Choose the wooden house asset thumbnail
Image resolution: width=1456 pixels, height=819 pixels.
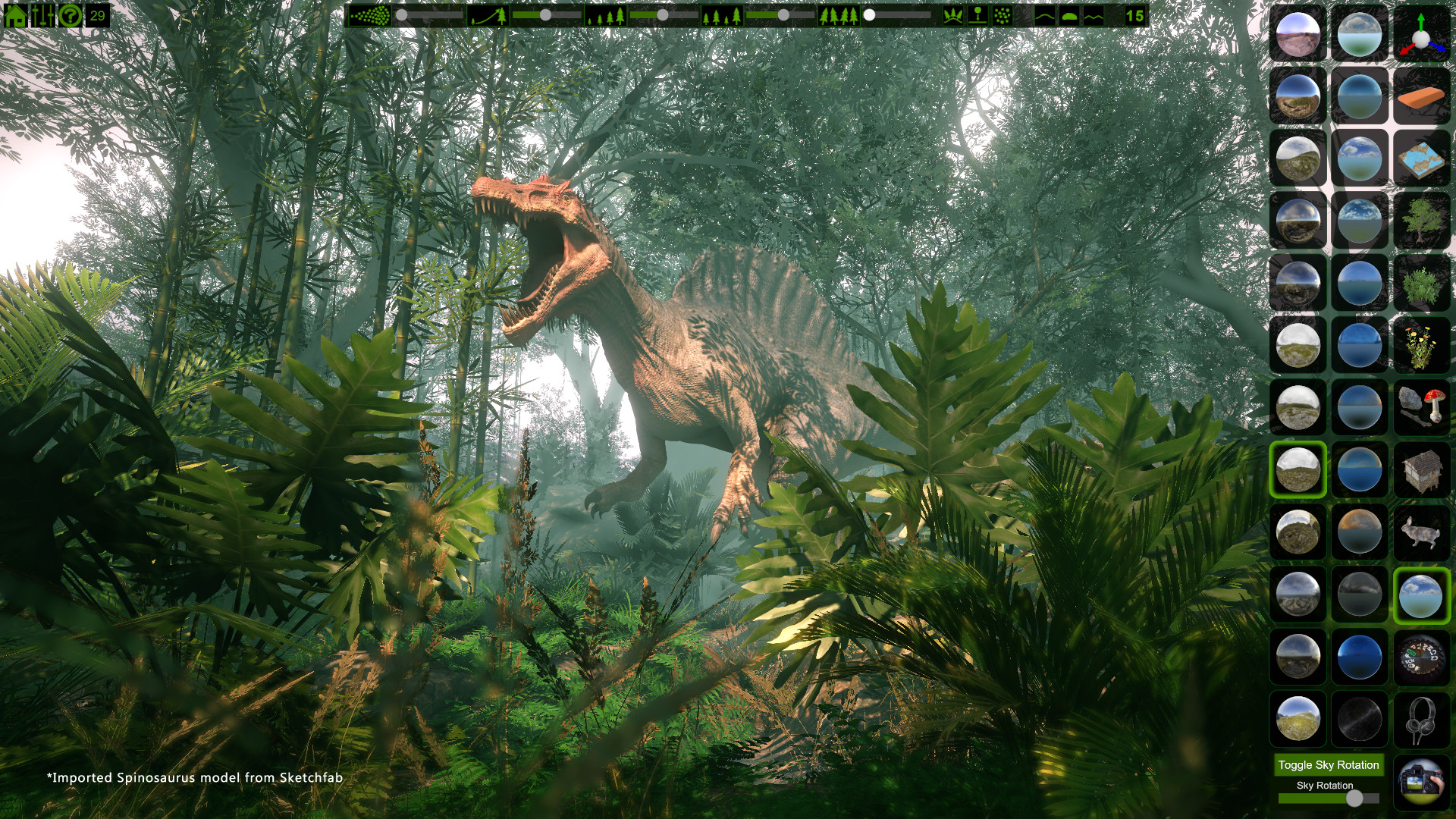1423,469
